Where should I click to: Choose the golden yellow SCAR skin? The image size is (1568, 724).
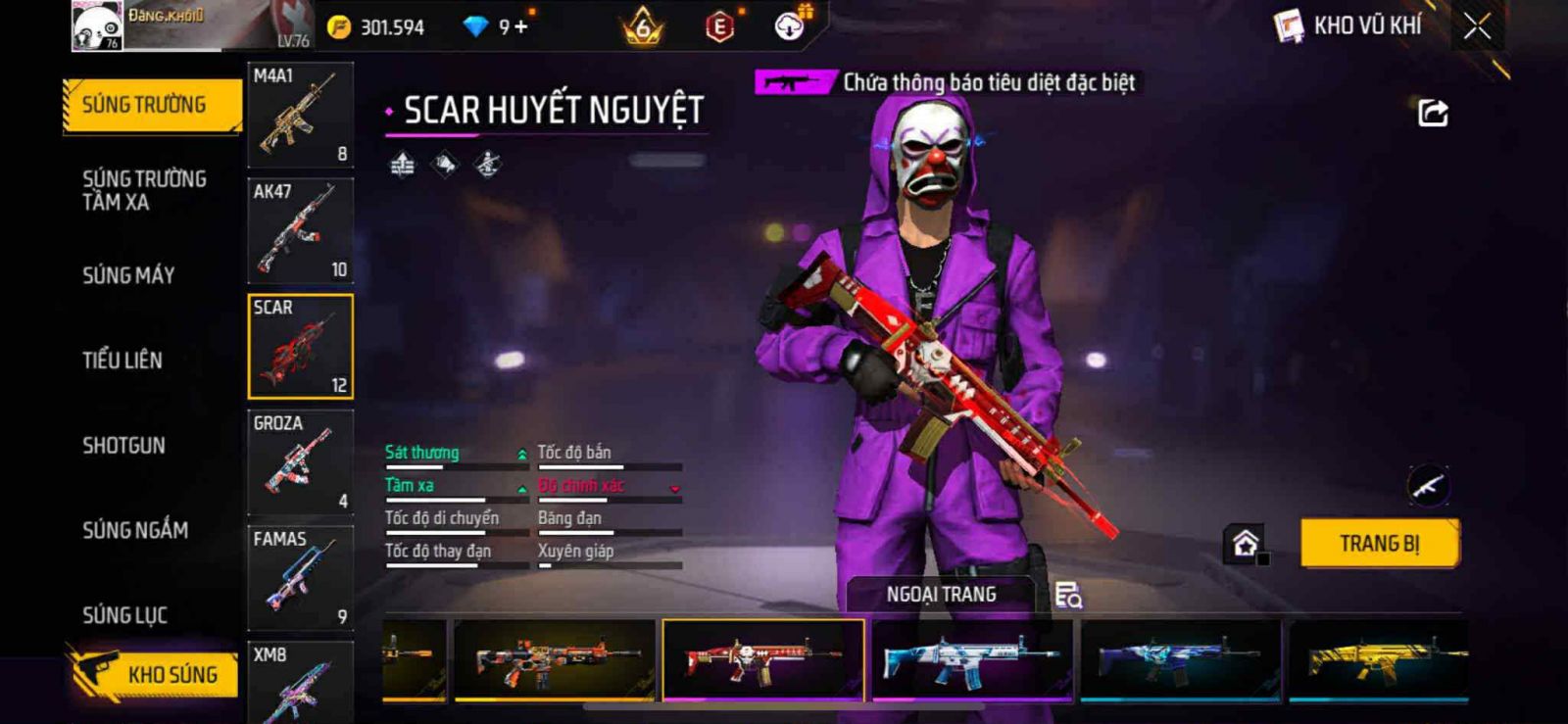1378,660
